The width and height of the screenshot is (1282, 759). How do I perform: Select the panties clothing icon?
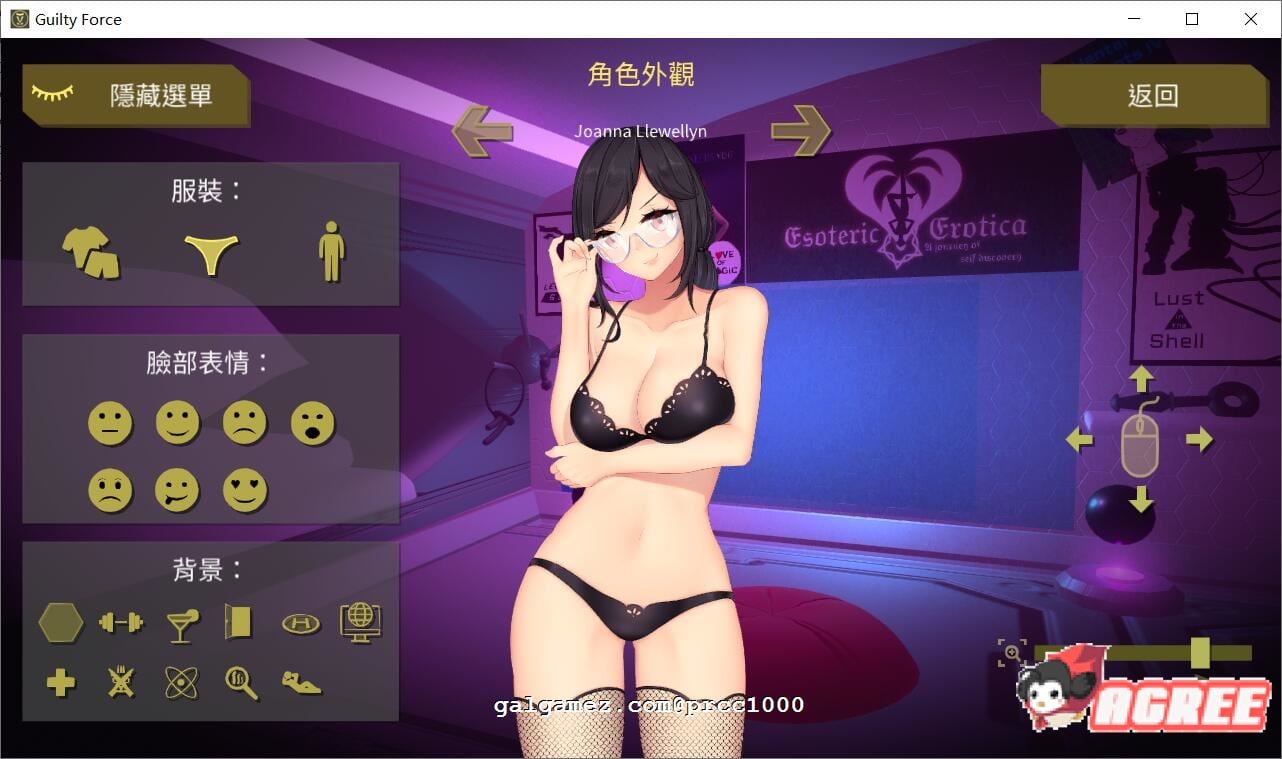pos(210,251)
